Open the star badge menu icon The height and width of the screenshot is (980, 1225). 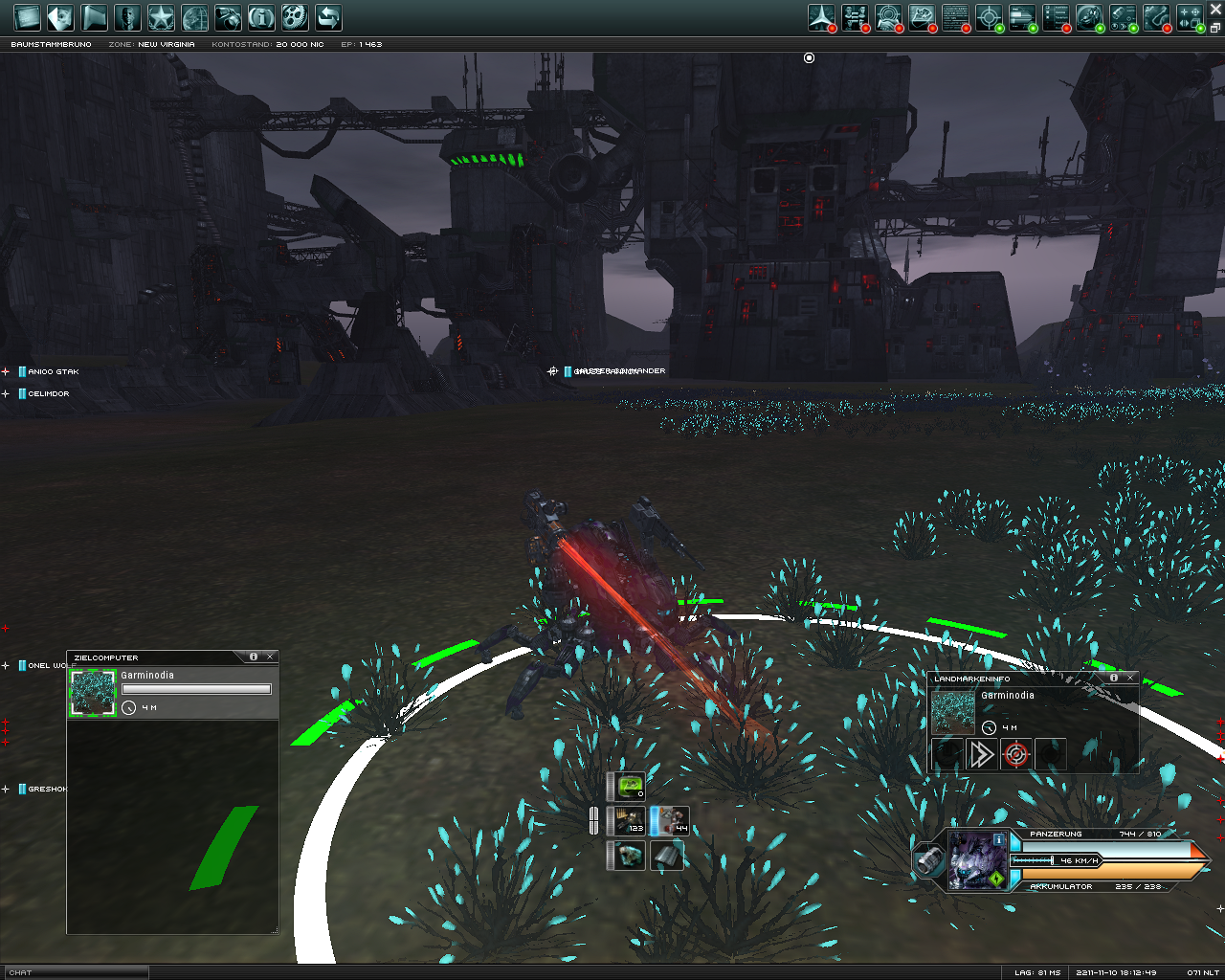pos(161,17)
